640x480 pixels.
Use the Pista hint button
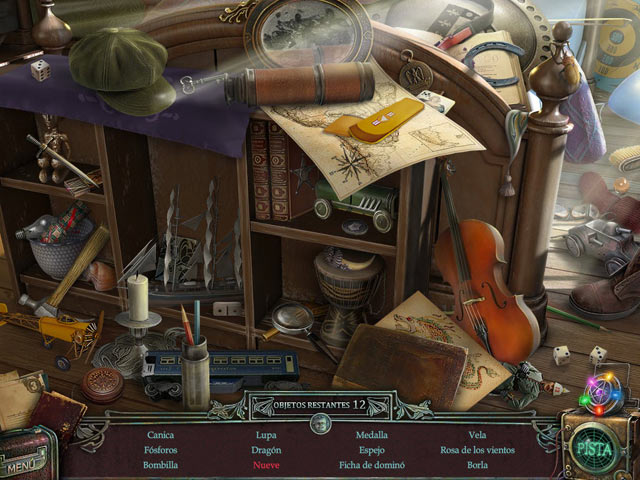pyautogui.click(x=599, y=443)
